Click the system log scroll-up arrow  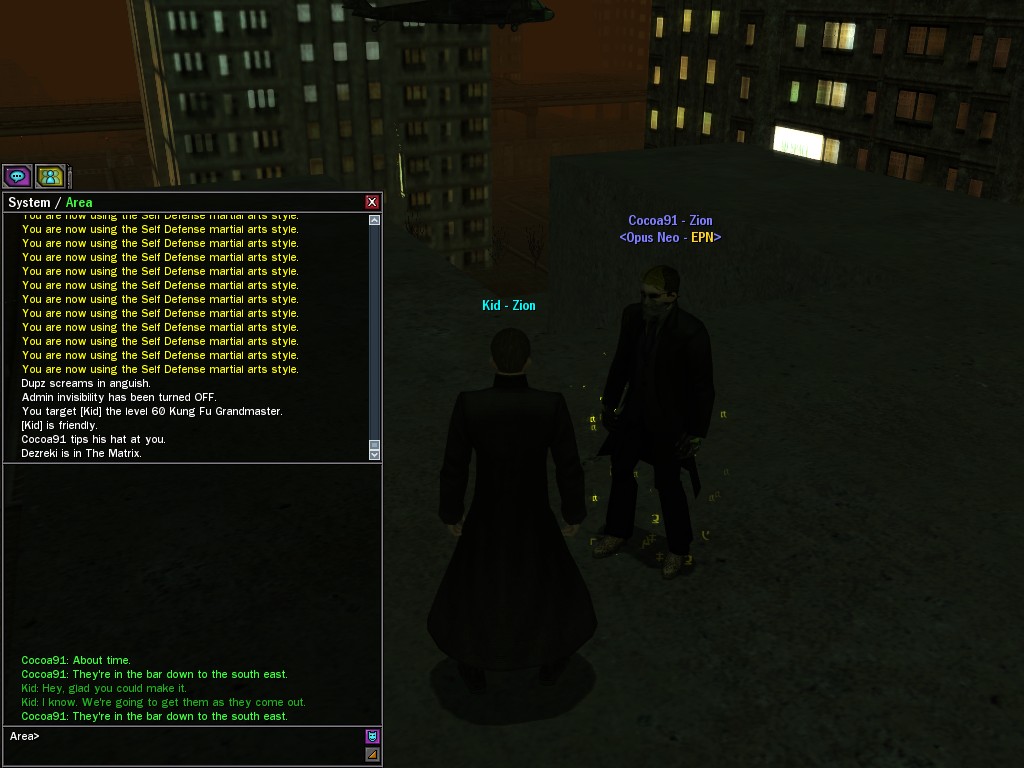click(374, 220)
